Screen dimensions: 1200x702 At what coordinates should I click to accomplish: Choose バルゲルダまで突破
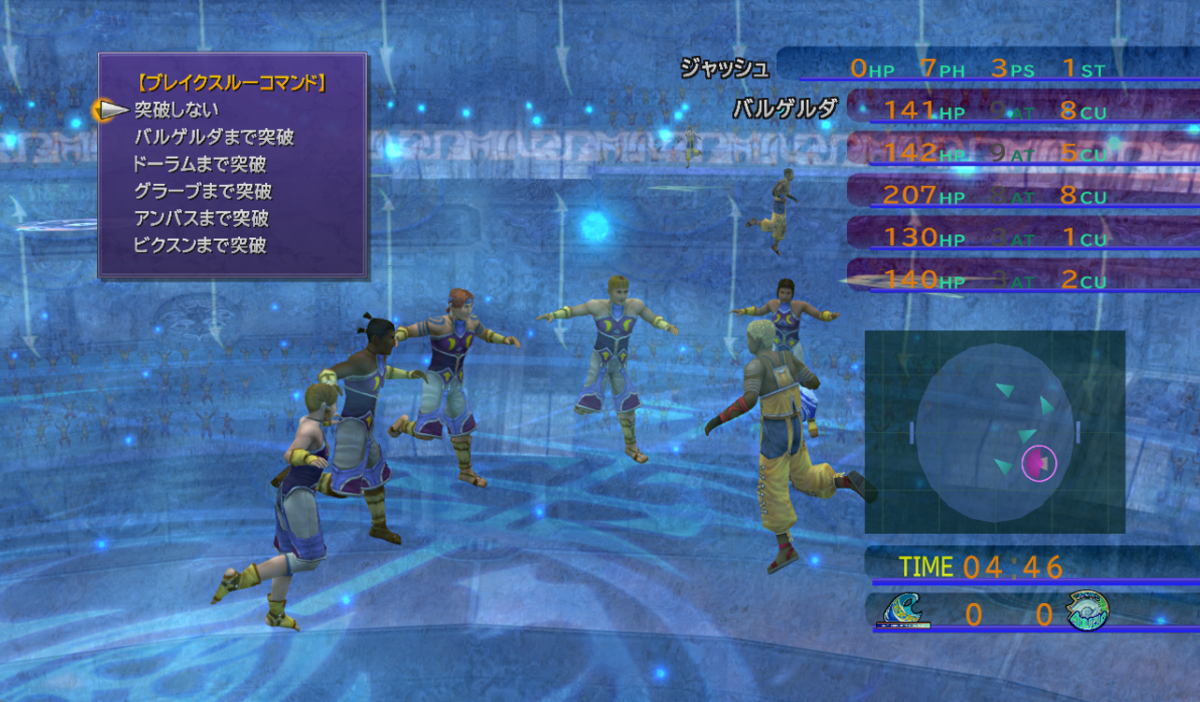(x=214, y=137)
